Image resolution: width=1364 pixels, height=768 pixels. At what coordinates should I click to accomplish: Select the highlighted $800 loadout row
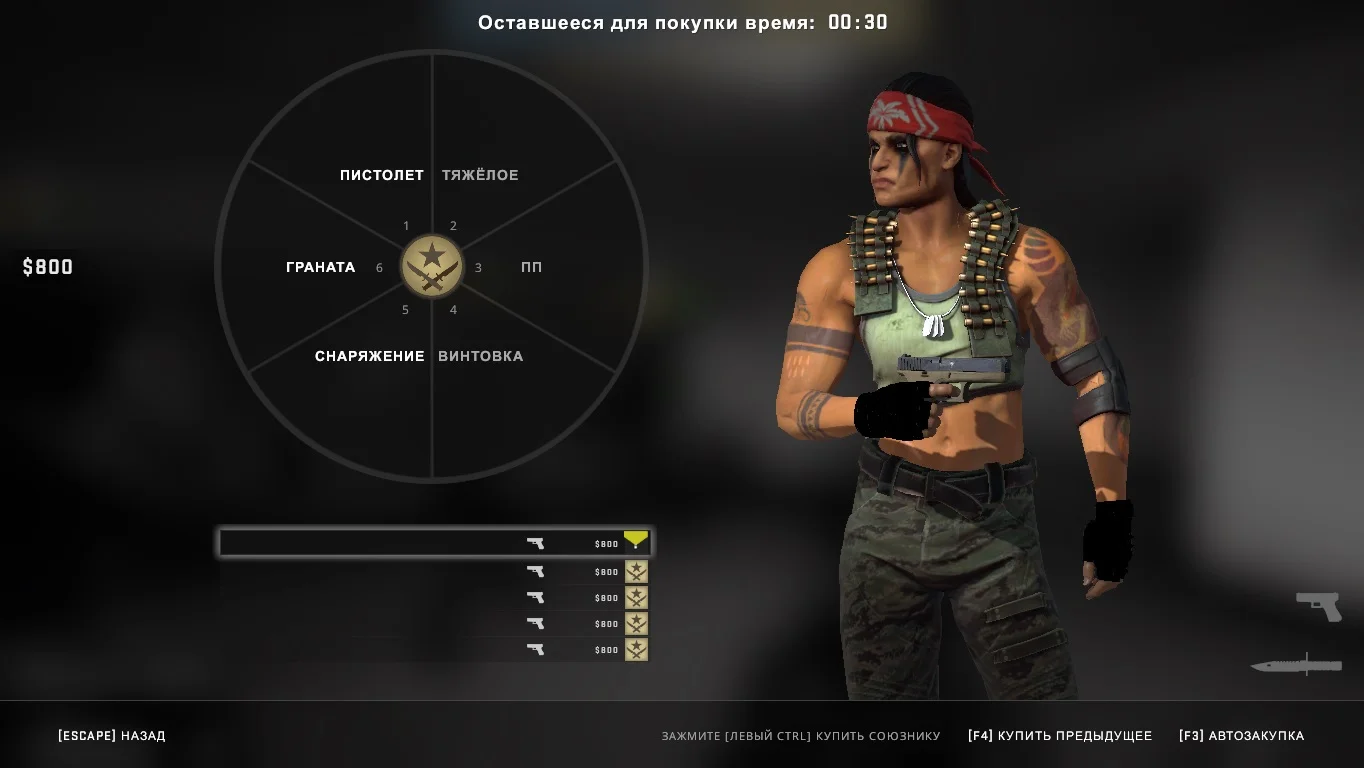click(435, 543)
